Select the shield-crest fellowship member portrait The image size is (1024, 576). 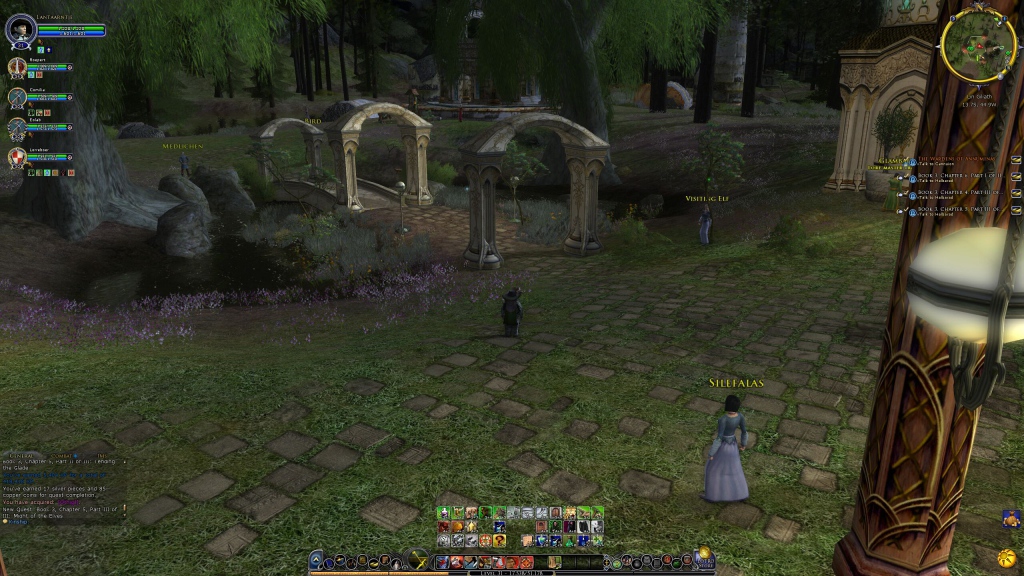point(17,158)
